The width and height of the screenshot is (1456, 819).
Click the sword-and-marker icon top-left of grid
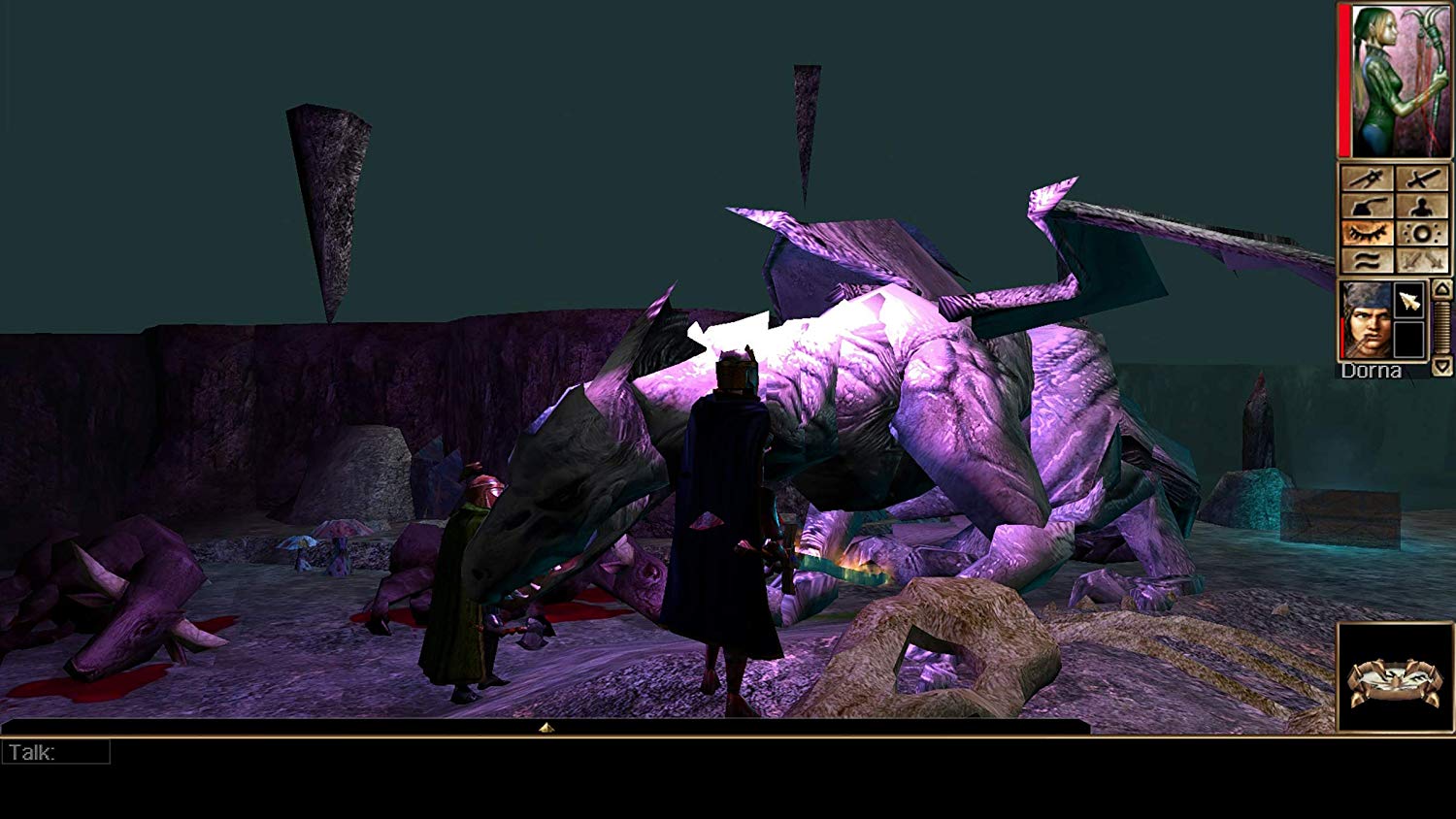[x=1367, y=179]
